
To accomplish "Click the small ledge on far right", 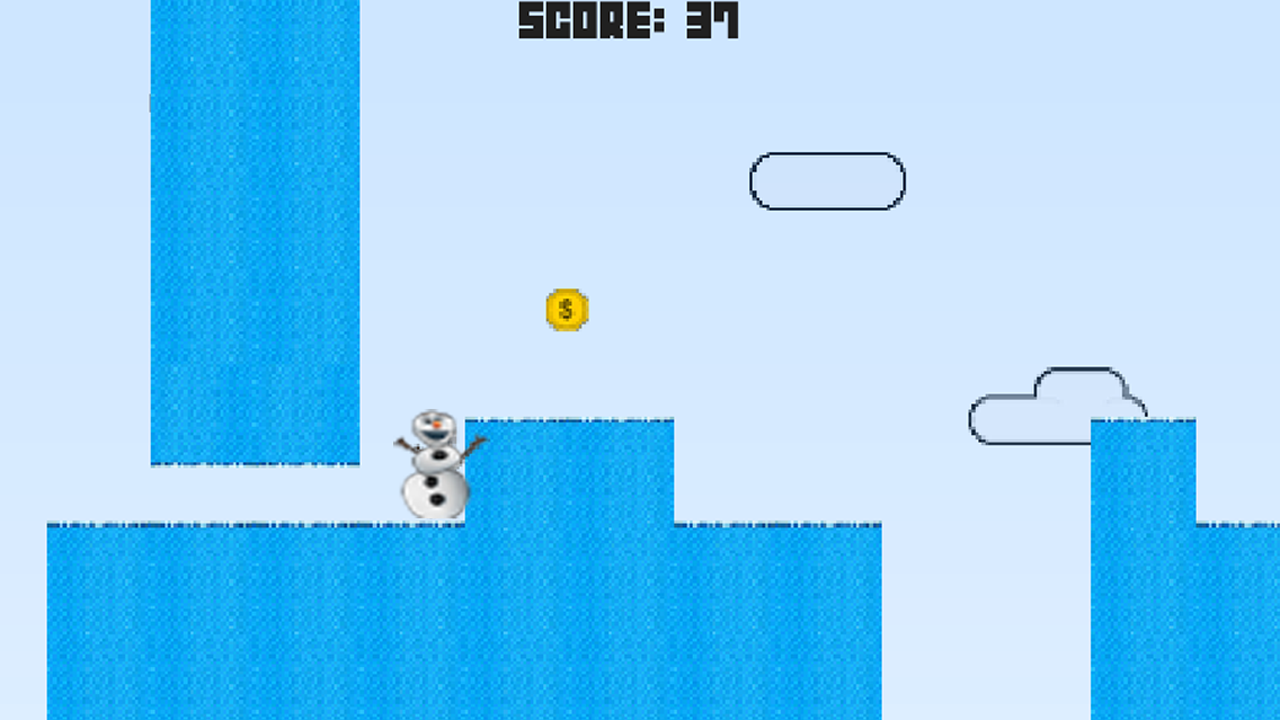I will (1240, 620).
